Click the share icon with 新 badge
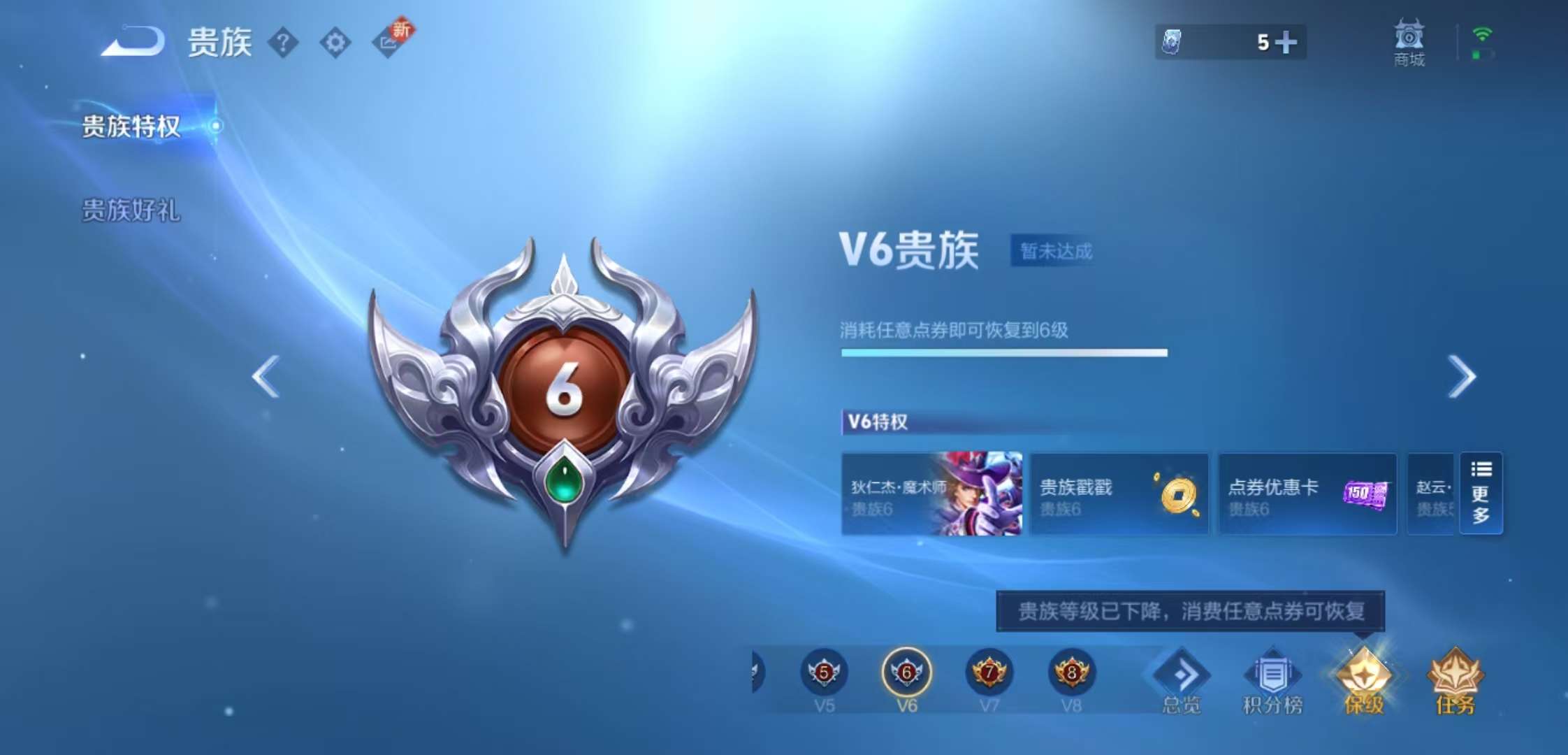 [389, 43]
